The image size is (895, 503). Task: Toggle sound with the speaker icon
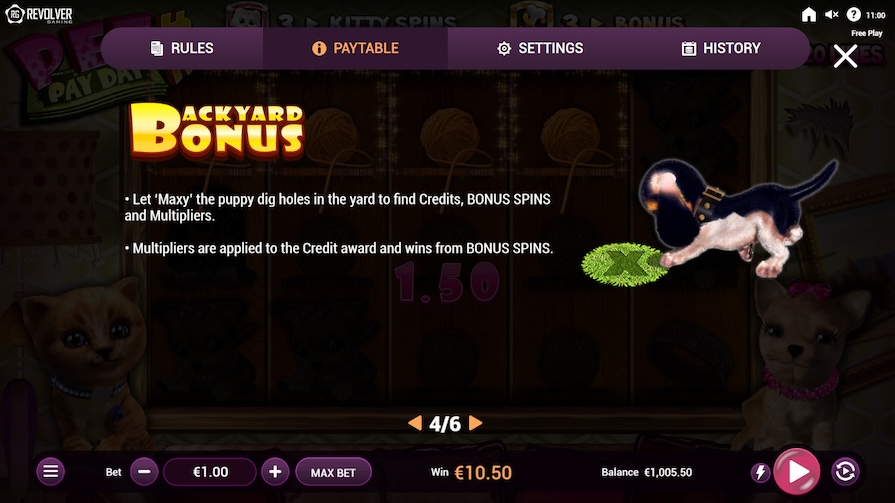832,15
